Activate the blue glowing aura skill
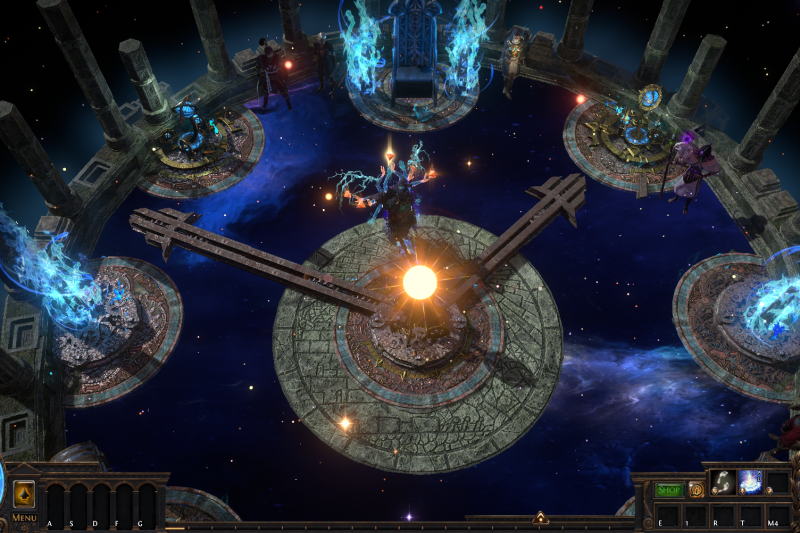The width and height of the screenshot is (800, 533). coord(749,483)
